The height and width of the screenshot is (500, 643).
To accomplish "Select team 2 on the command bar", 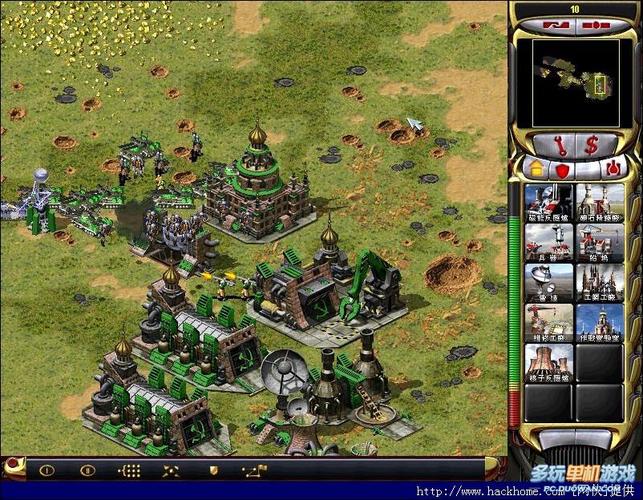I will click(88, 469).
